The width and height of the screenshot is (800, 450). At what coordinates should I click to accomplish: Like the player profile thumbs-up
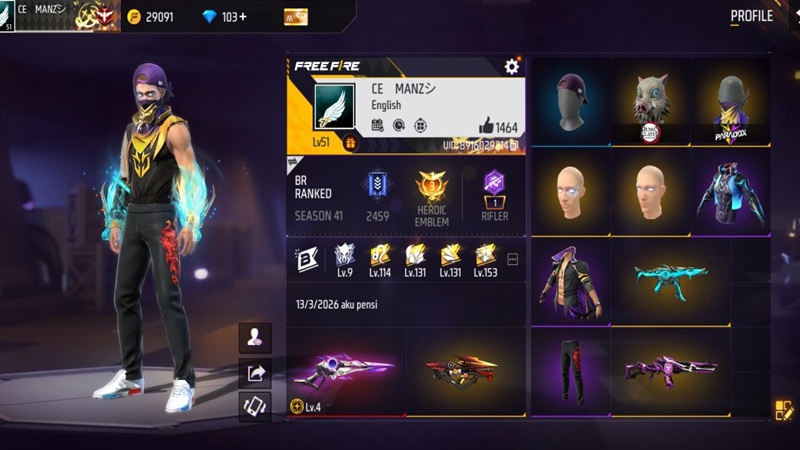pyautogui.click(x=487, y=126)
